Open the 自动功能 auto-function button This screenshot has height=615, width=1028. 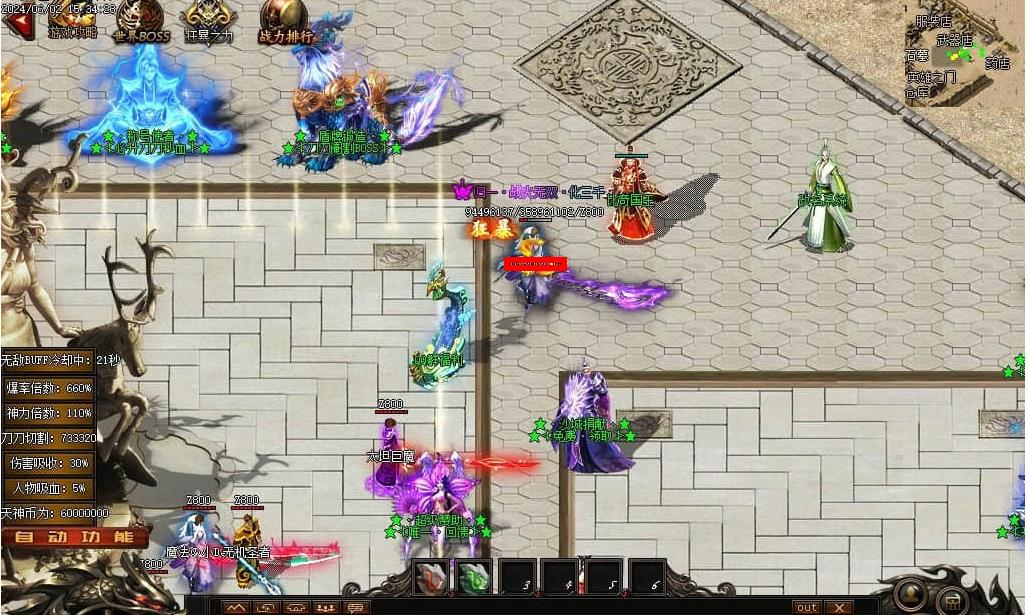[x=74, y=537]
